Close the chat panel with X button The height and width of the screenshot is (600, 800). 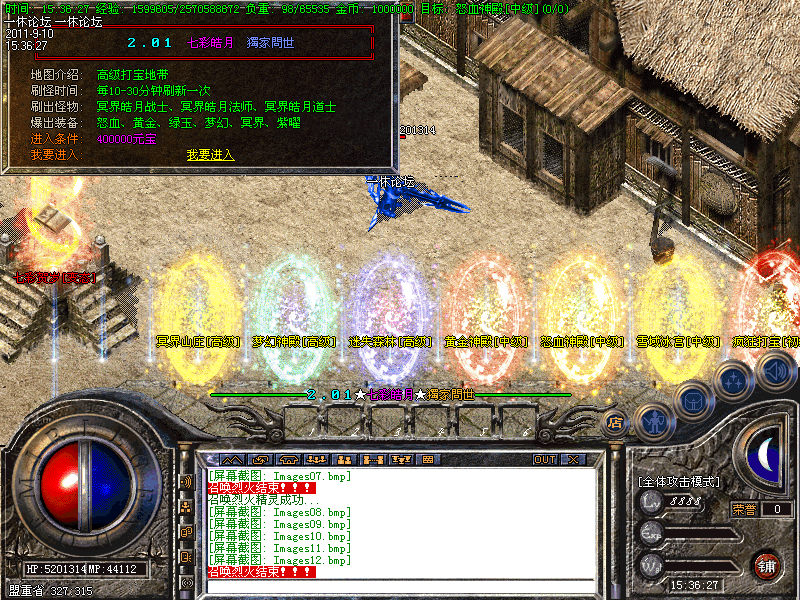click(573, 459)
